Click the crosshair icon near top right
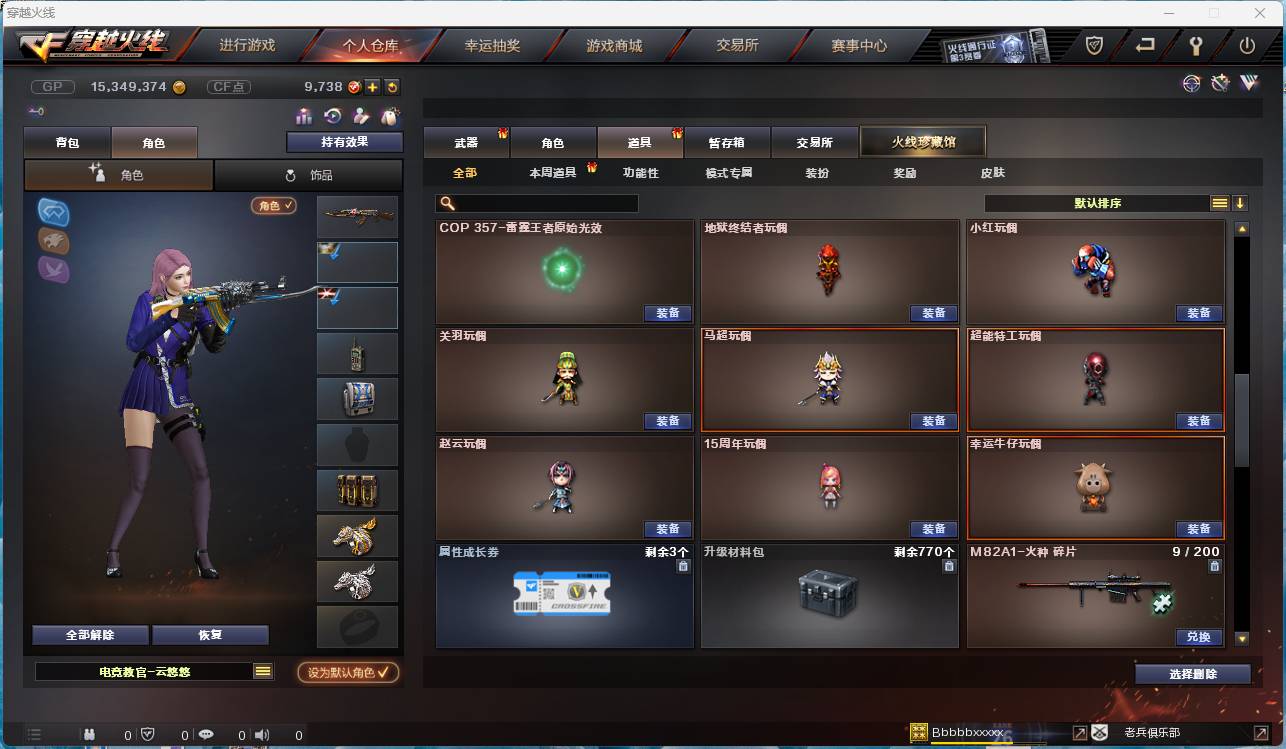Screen dimensions: 1286x749 [1191, 84]
